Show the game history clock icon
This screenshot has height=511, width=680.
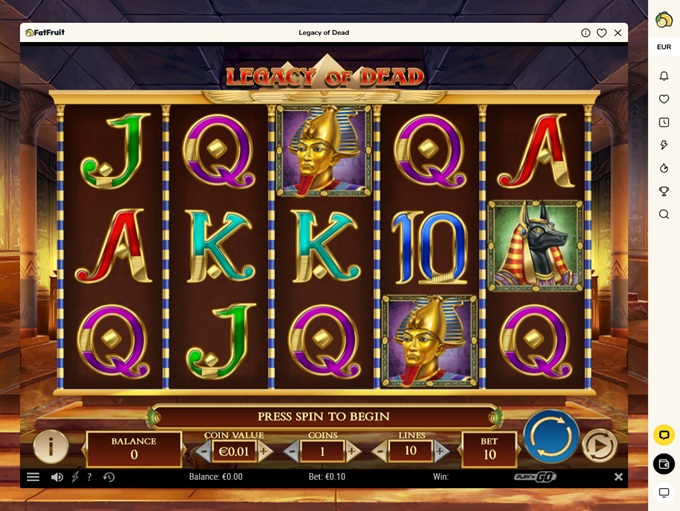pos(109,477)
